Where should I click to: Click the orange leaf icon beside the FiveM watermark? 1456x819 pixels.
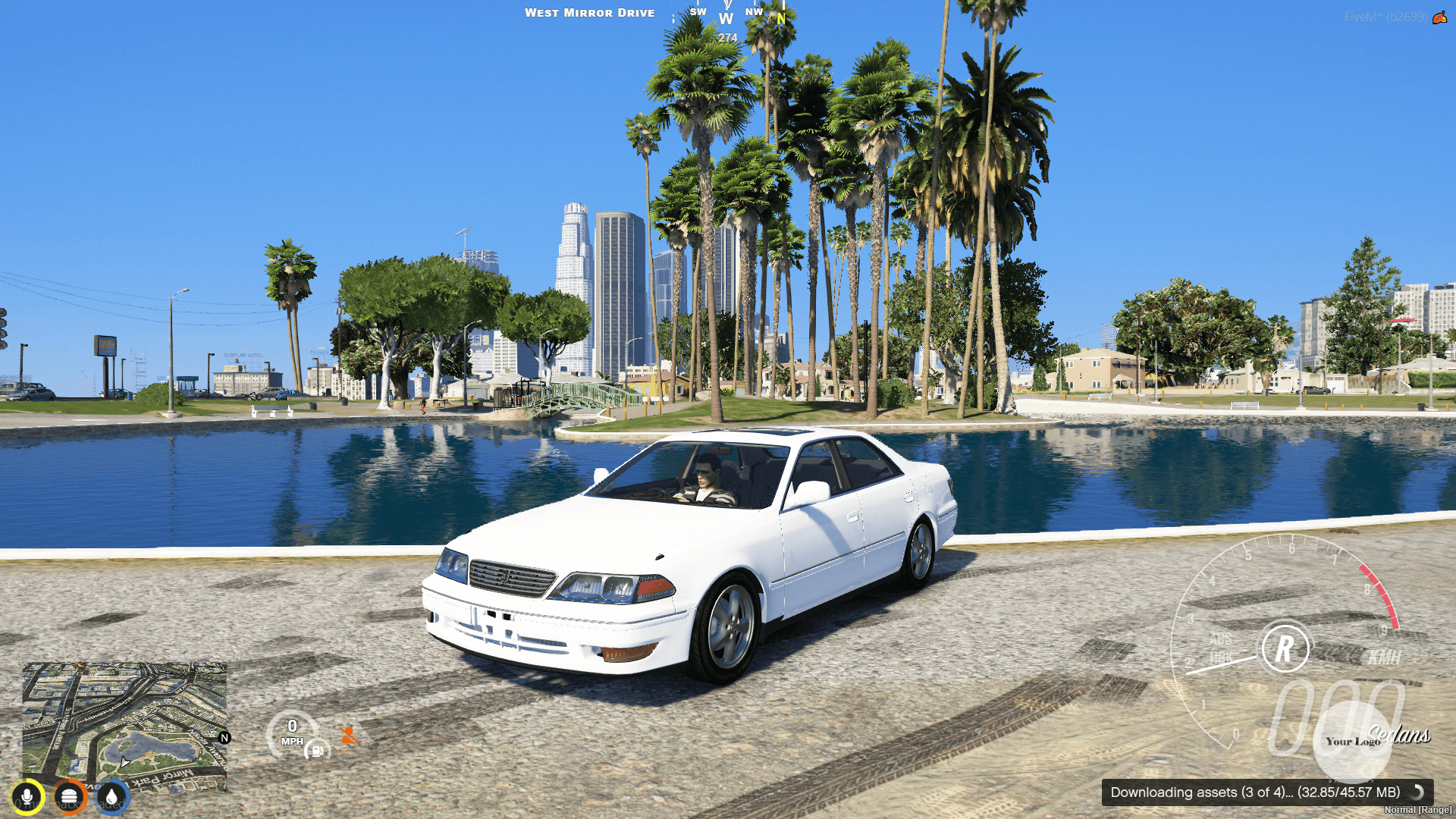click(x=1439, y=18)
